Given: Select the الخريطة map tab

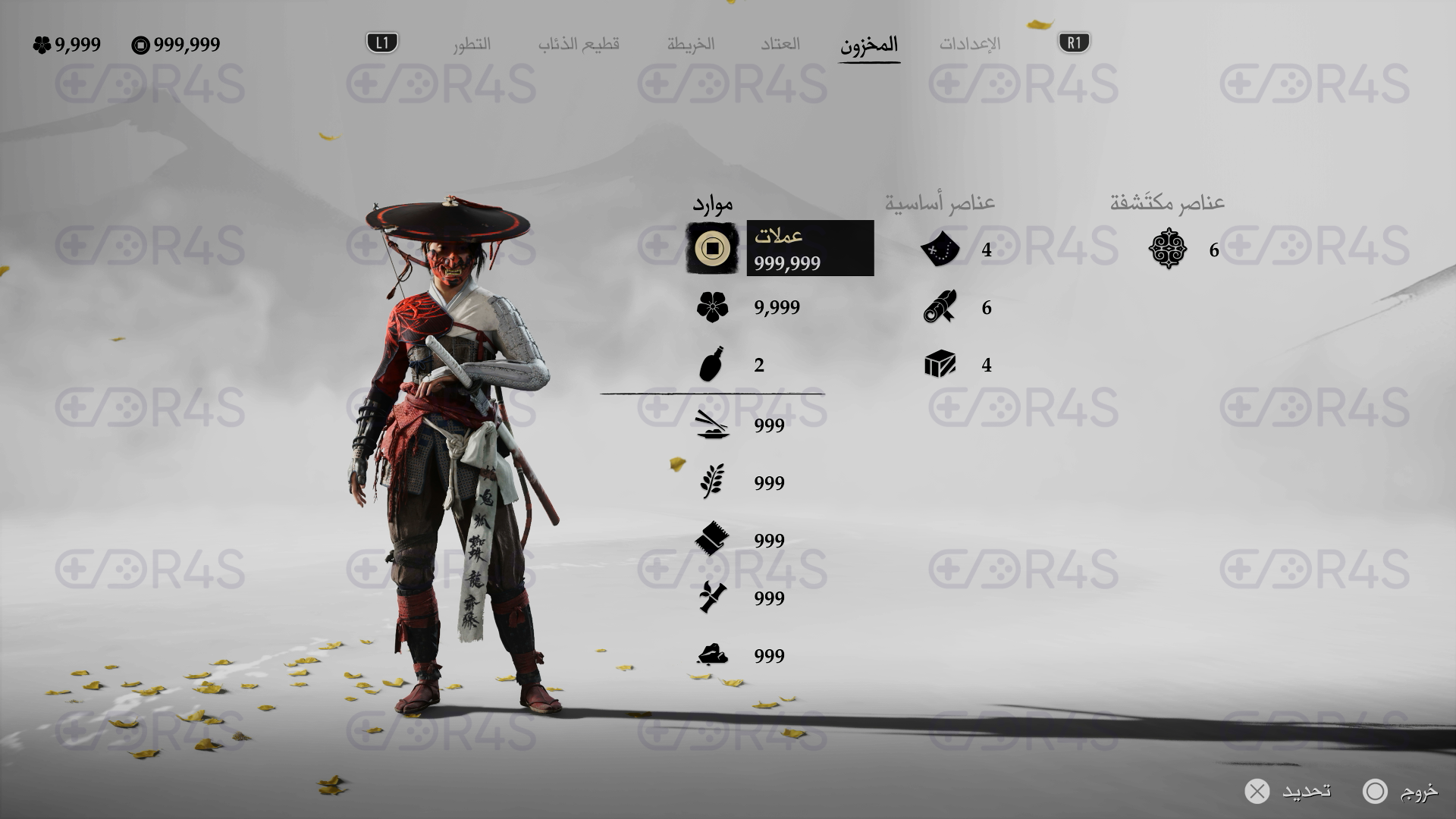Looking at the screenshot, I should pyautogui.click(x=691, y=44).
